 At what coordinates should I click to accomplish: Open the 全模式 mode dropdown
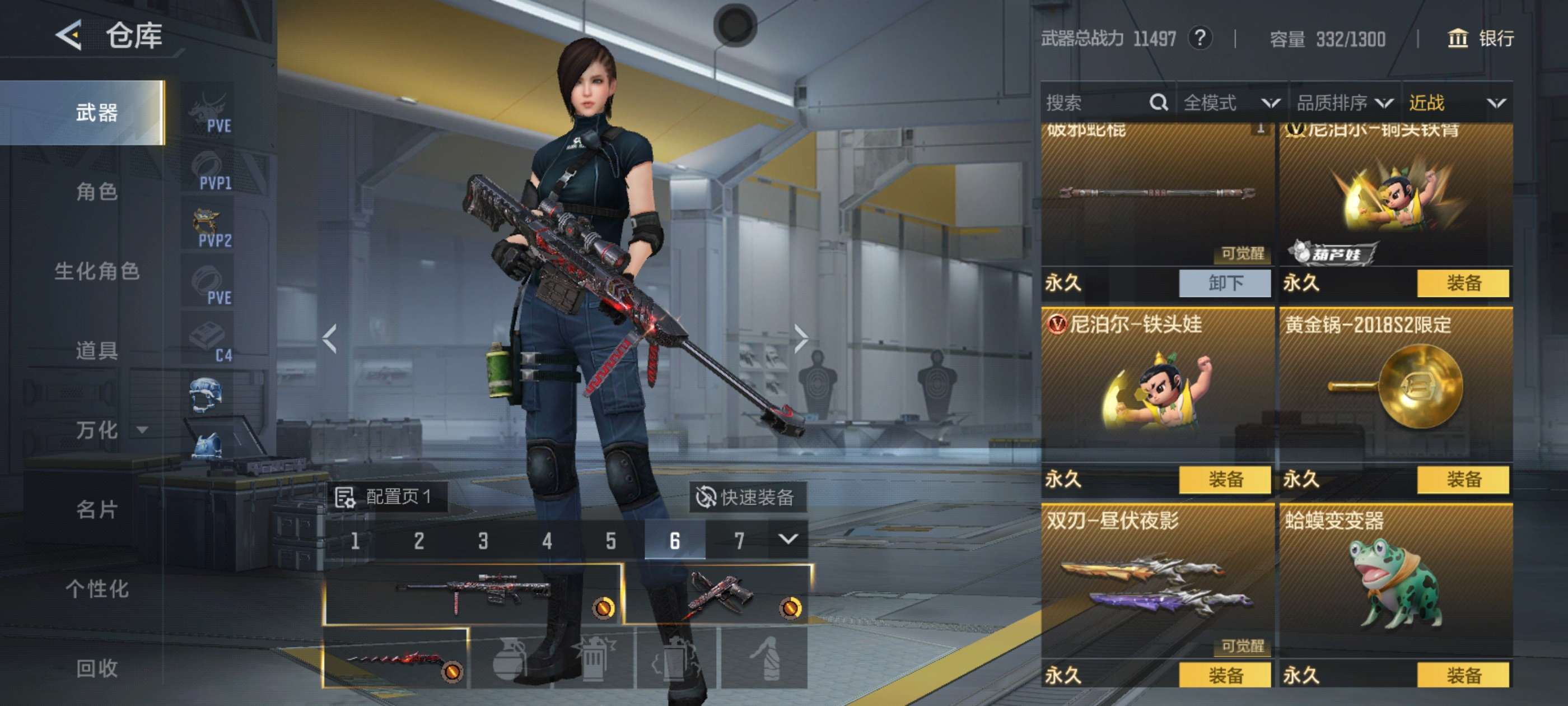click(x=1230, y=103)
